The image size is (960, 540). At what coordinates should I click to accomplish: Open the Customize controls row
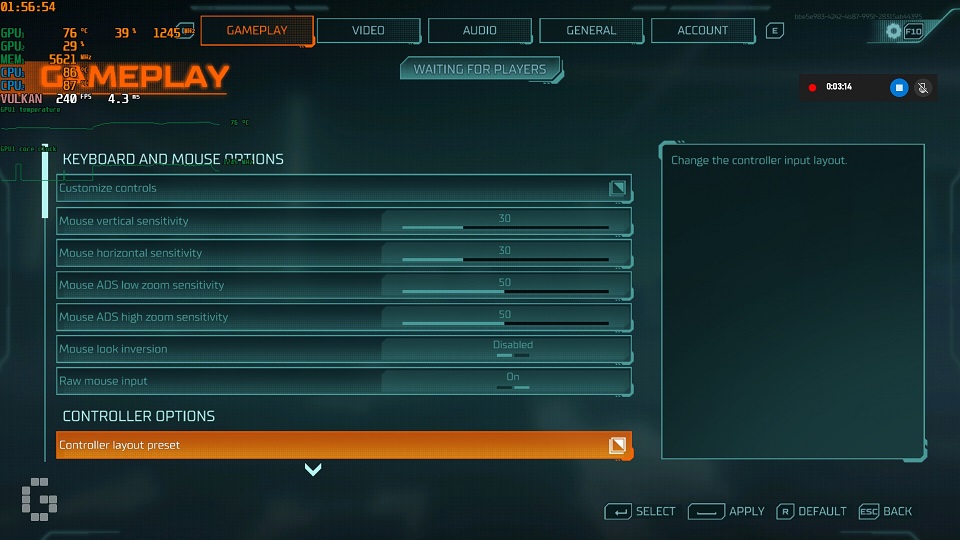(343, 188)
